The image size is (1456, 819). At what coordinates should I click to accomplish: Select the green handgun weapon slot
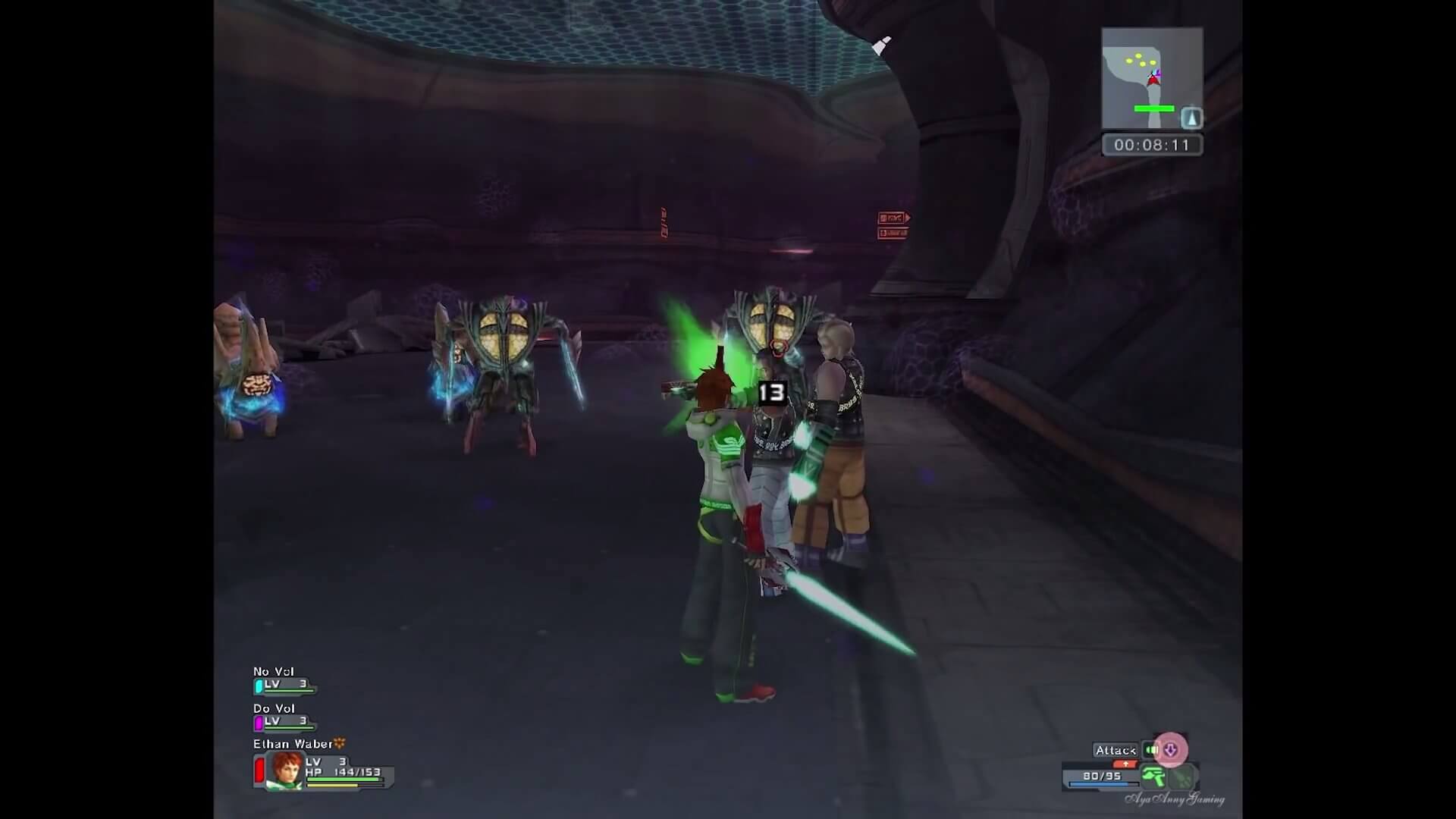[1153, 777]
